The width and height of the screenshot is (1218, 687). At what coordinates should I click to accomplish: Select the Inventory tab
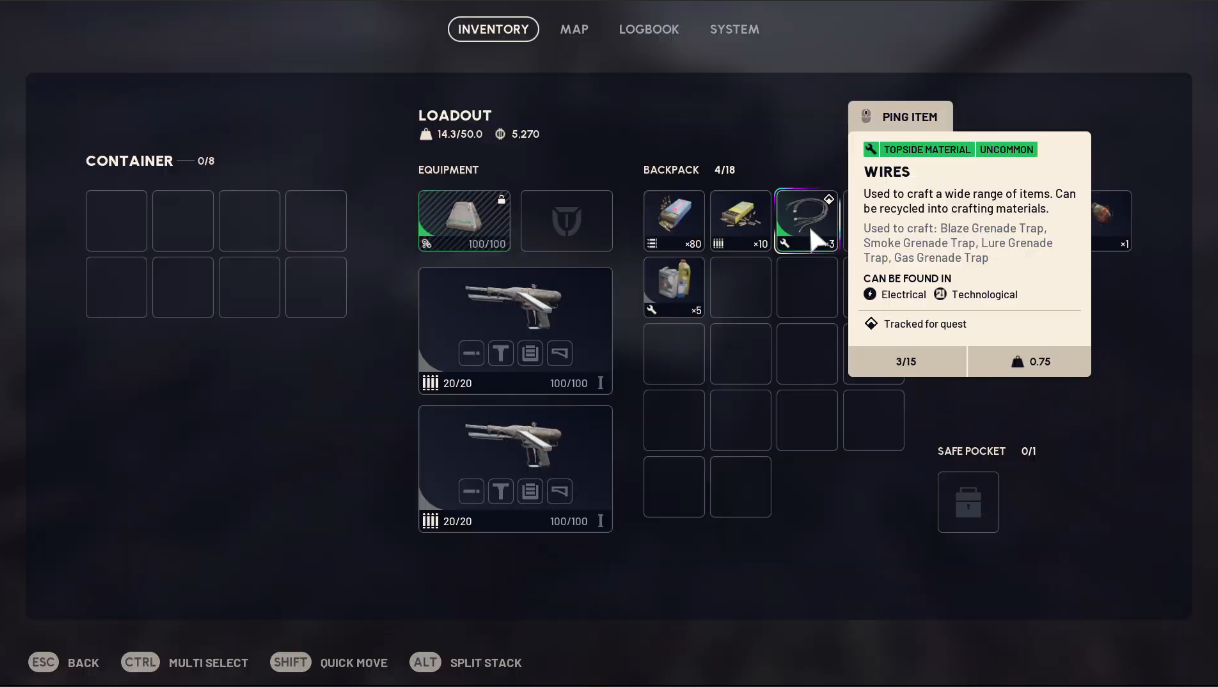click(493, 29)
